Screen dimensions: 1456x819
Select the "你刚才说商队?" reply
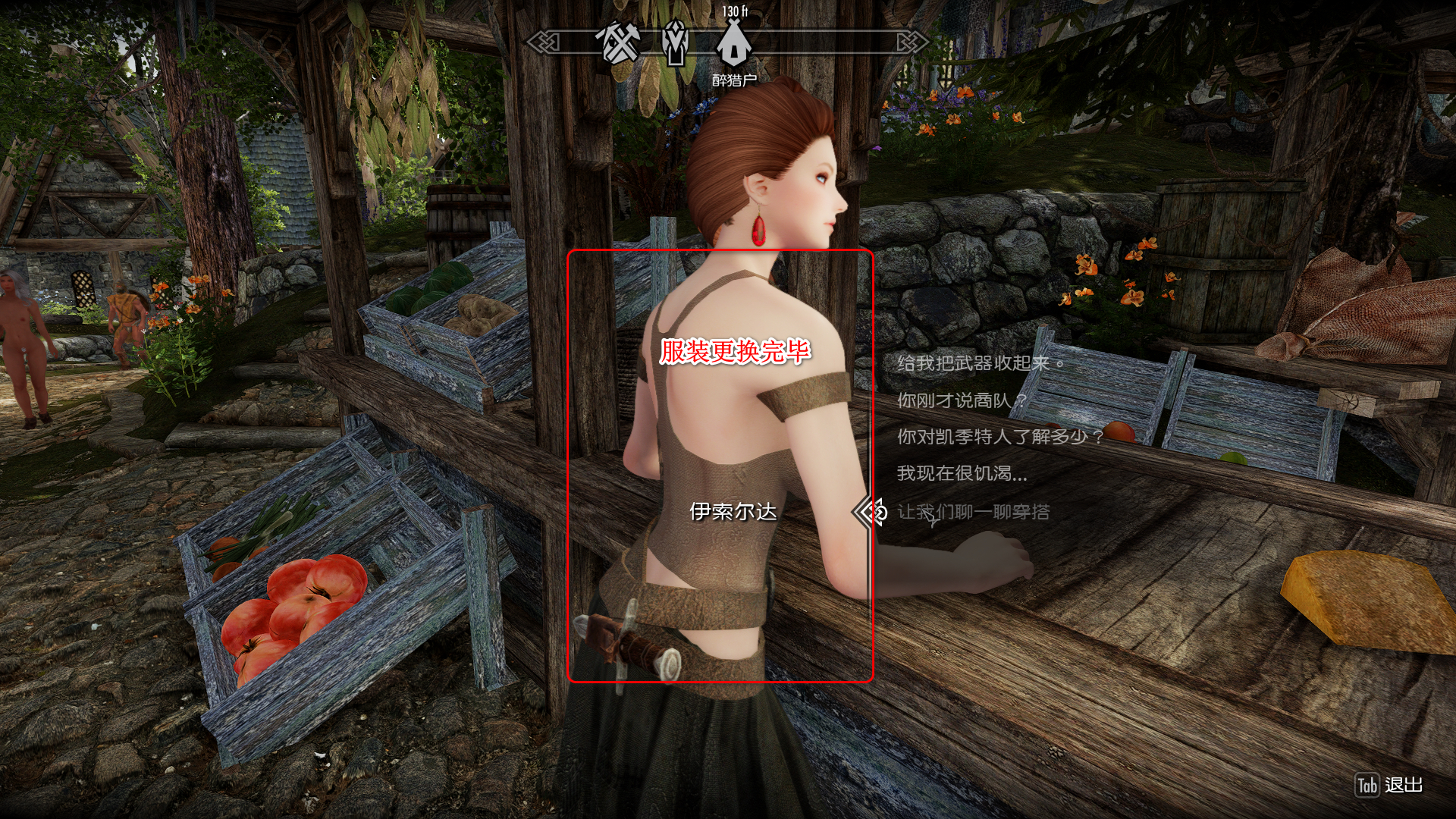point(962,400)
